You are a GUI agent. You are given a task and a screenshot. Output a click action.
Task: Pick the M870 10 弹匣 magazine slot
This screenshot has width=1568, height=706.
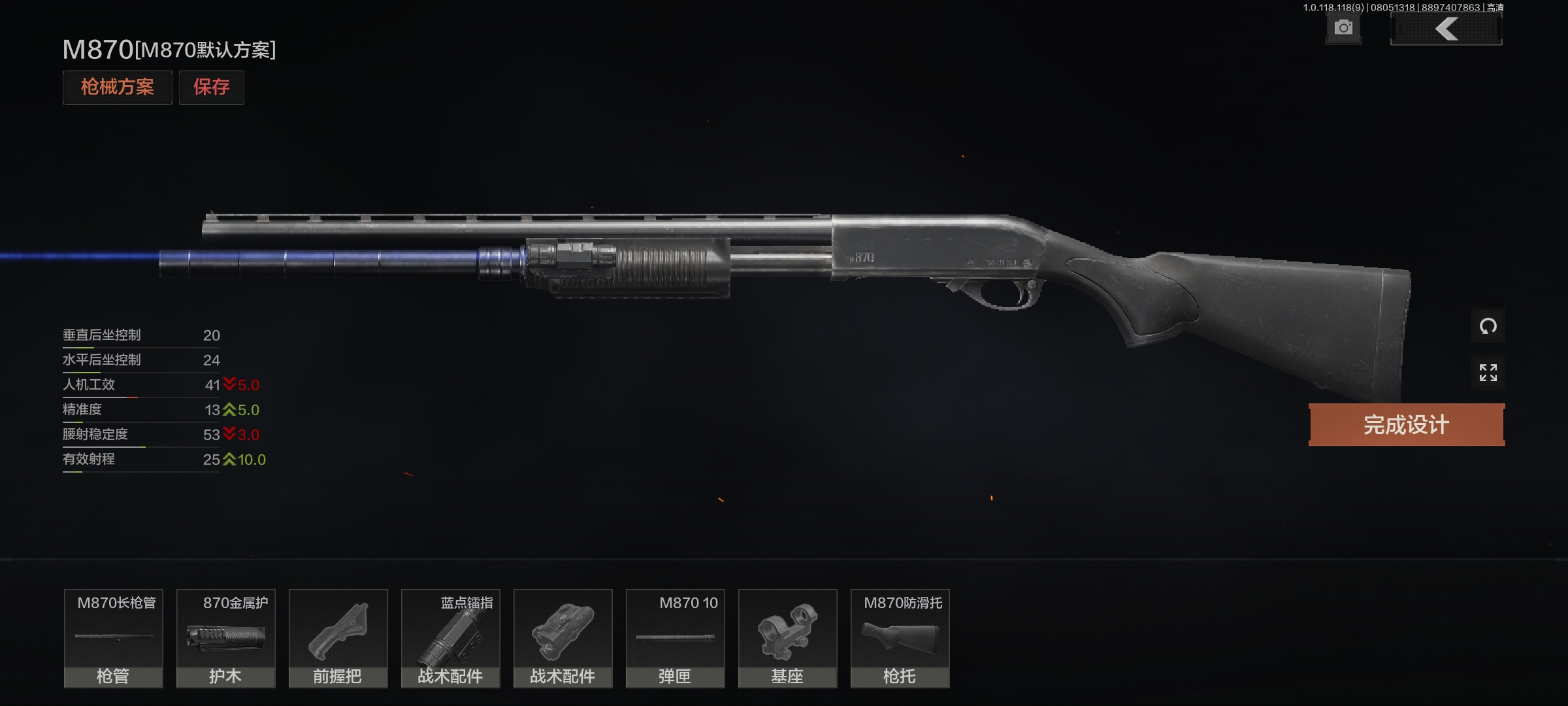tap(676, 638)
